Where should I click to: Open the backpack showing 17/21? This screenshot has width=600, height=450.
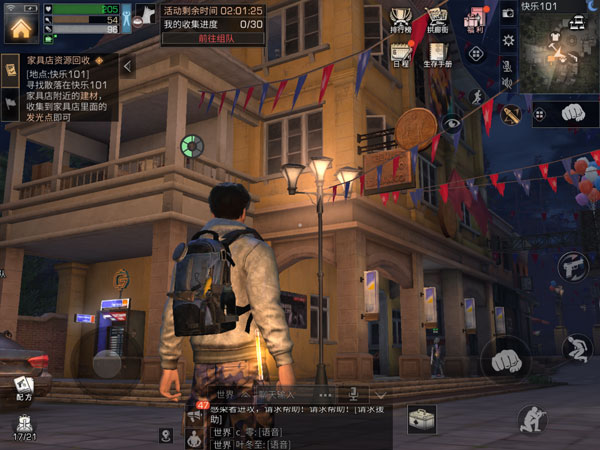pos(23,427)
